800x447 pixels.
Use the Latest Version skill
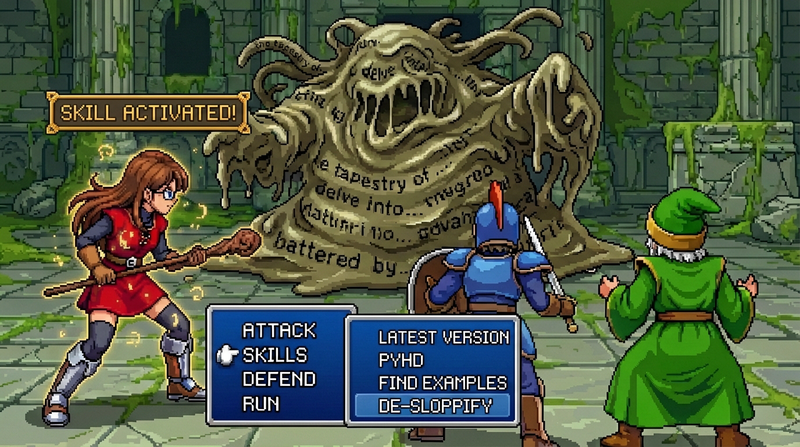pos(444,337)
